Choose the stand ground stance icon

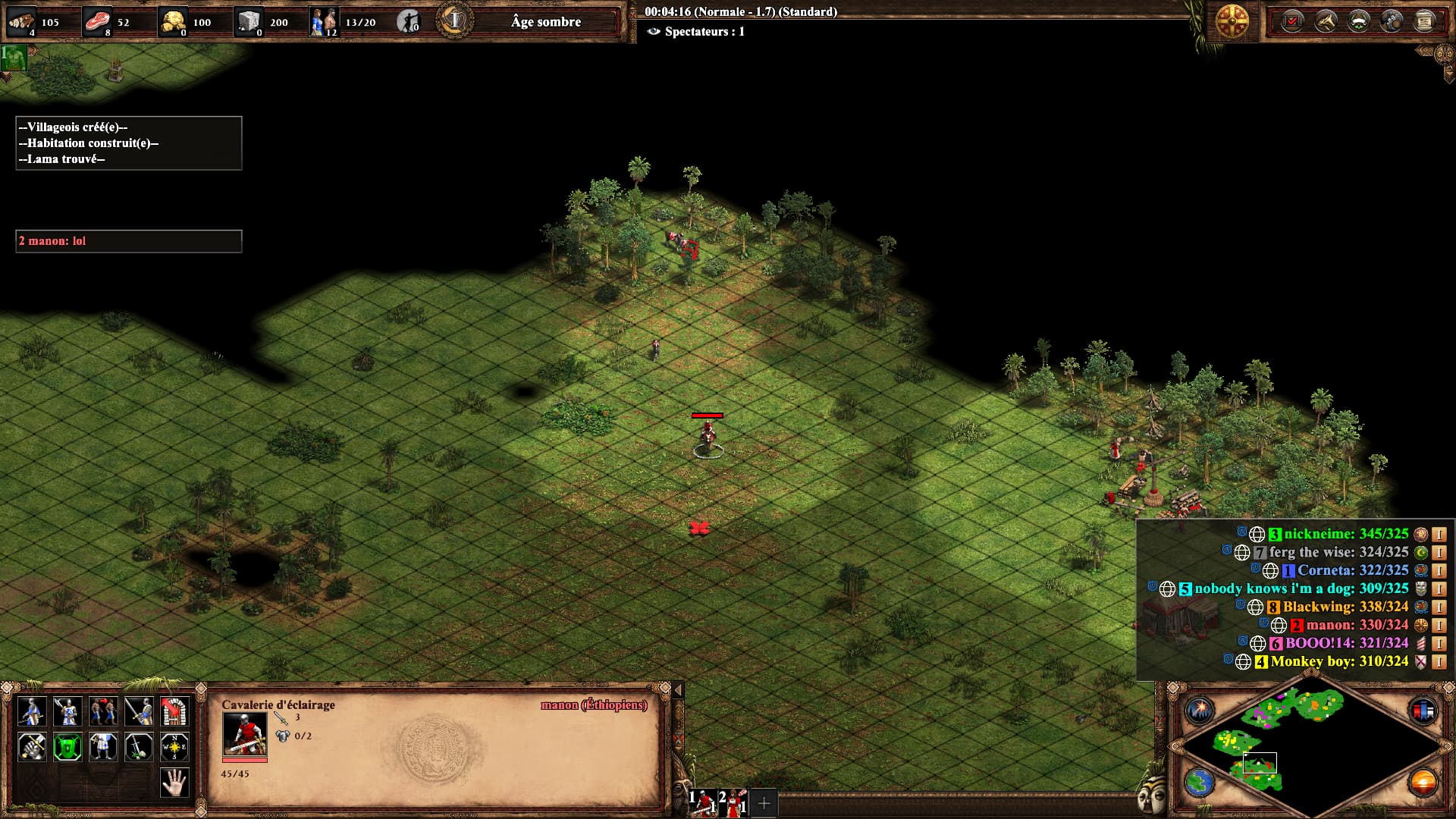[x=103, y=747]
